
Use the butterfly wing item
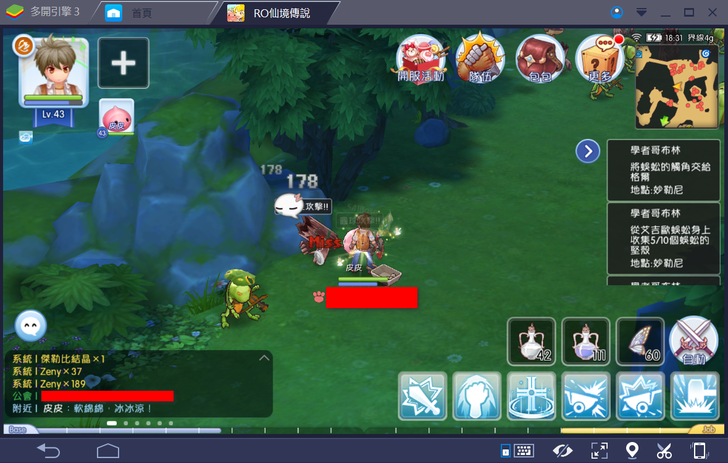coord(639,341)
